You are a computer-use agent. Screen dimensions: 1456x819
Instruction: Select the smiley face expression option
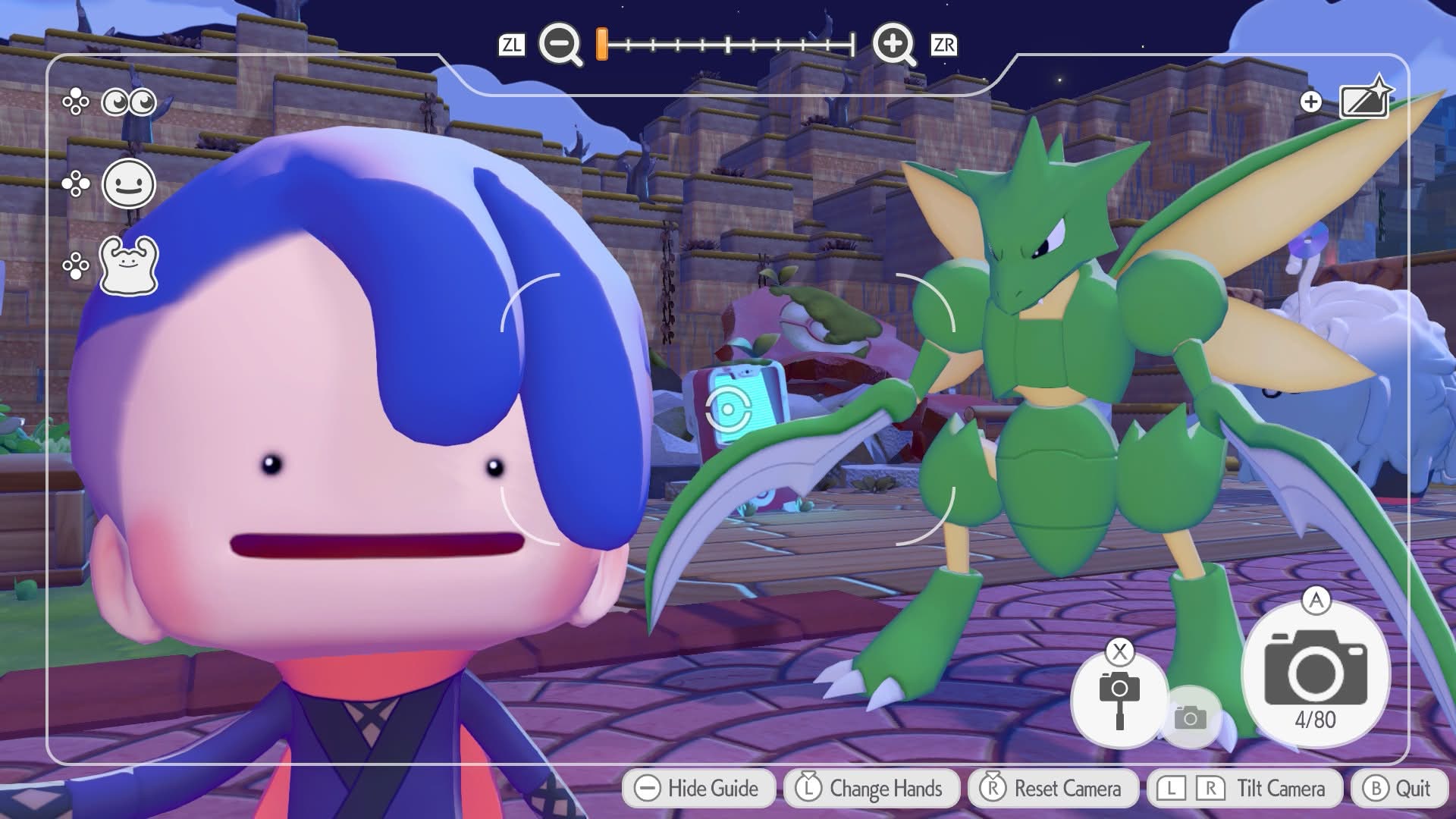tap(129, 184)
